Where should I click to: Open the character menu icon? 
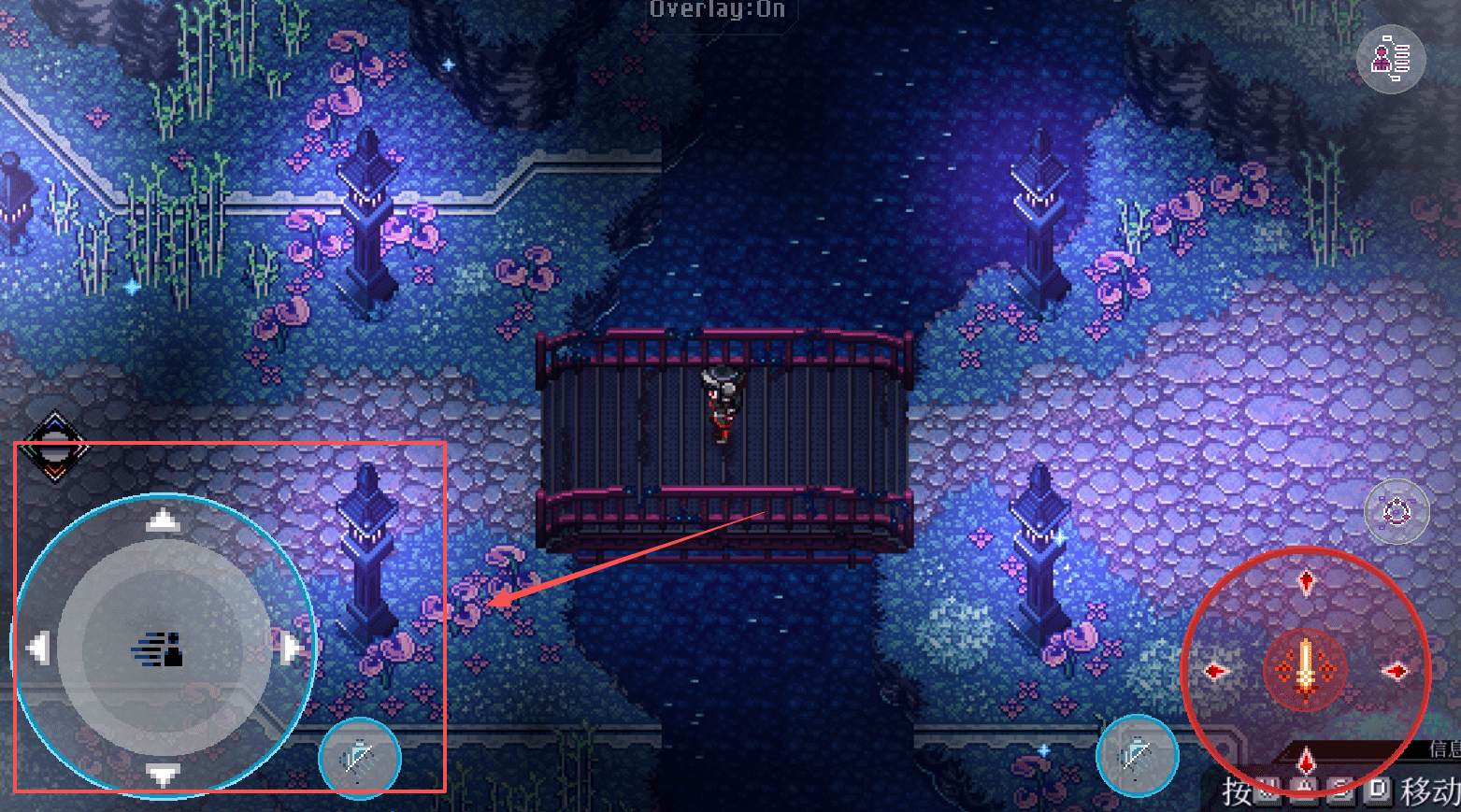(x=1390, y=60)
